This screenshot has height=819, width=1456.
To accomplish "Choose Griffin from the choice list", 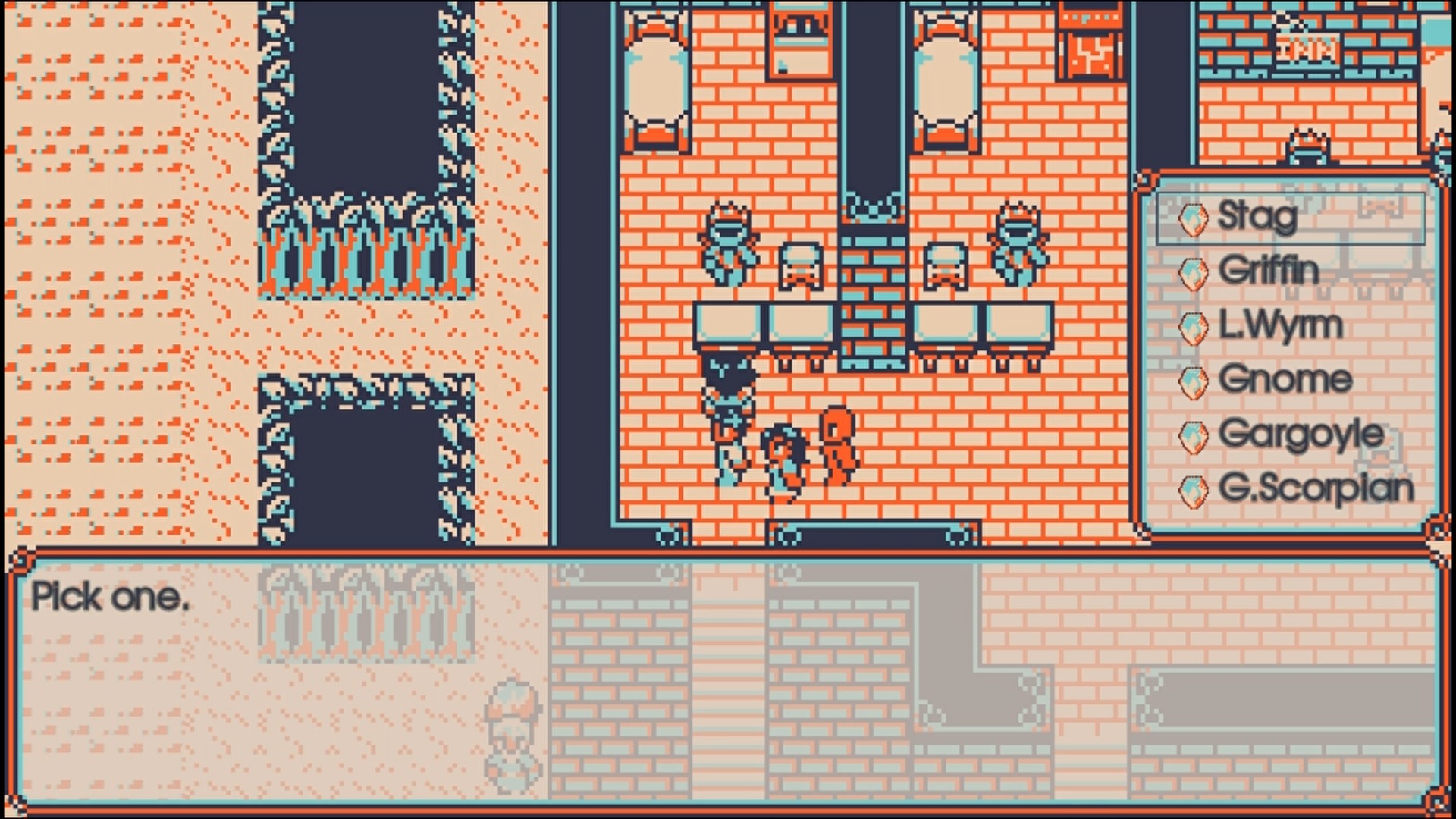I will click(1270, 271).
